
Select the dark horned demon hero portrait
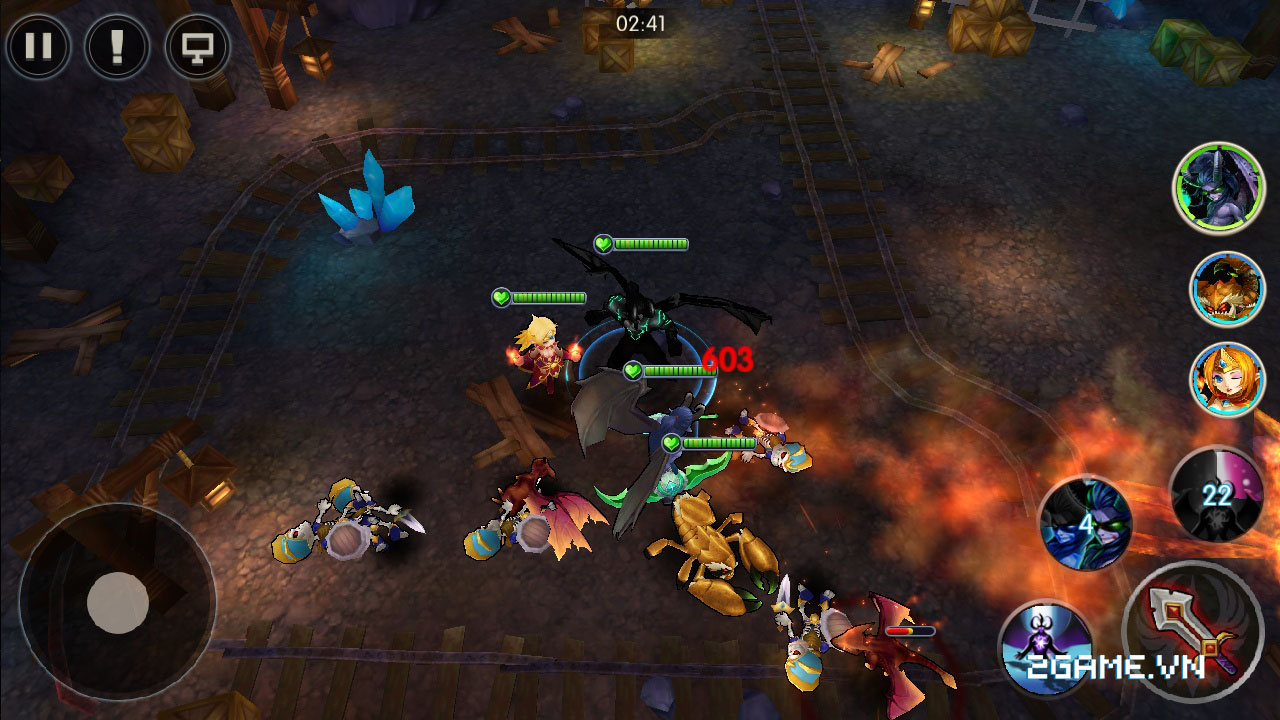[x=1218, y=188]
